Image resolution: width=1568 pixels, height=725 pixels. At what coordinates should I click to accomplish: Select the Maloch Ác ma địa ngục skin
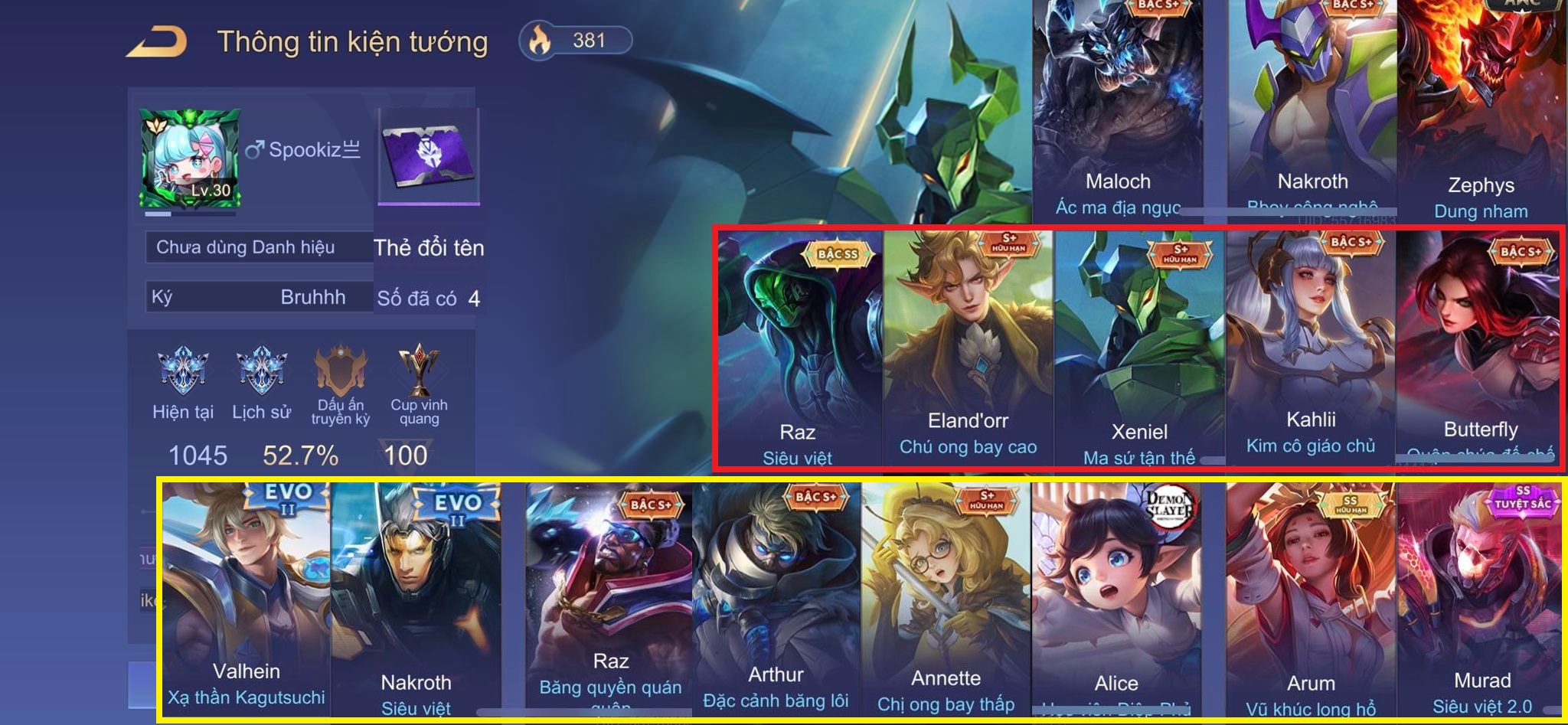(1118, 107)
